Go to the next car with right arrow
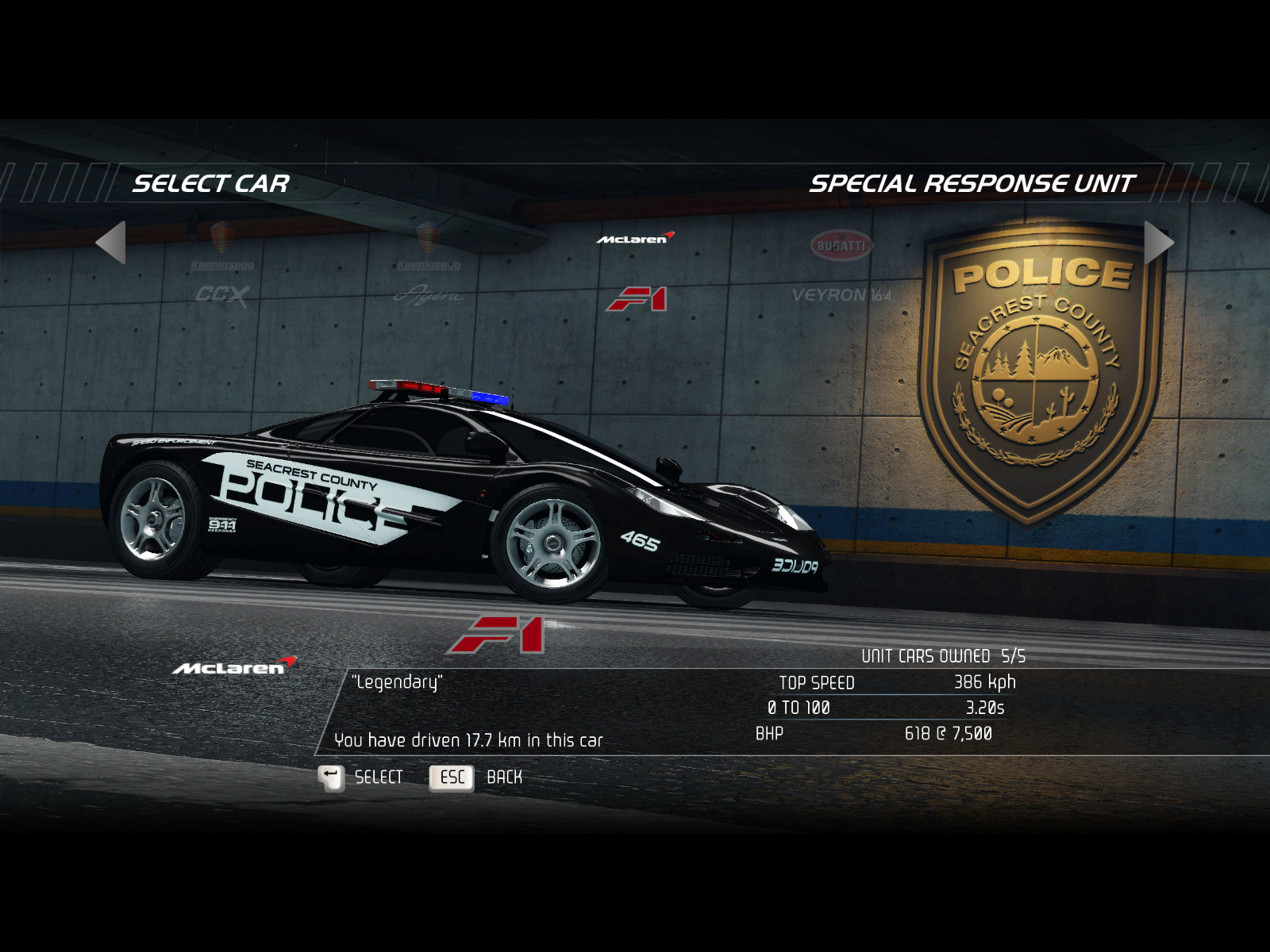This screenshot has height=952, width=1270. pyautogui.click(x=1158, y=242)
